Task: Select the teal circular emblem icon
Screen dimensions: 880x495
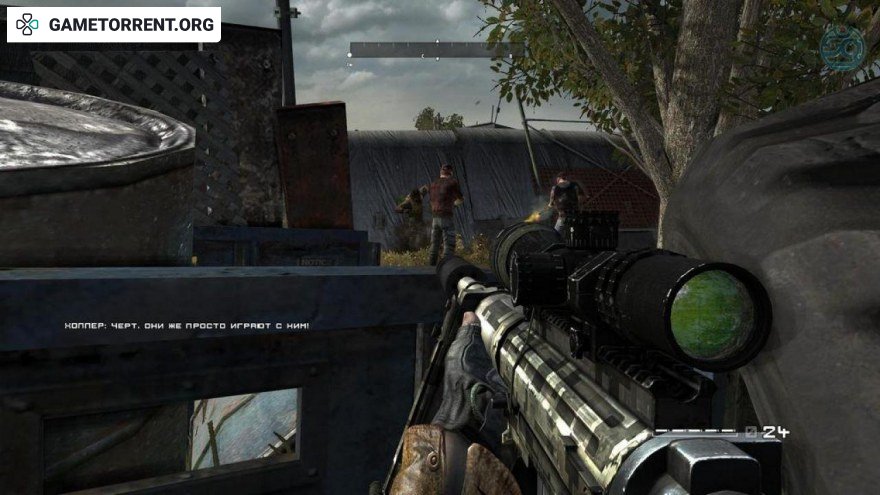Action: coord(842,47)
